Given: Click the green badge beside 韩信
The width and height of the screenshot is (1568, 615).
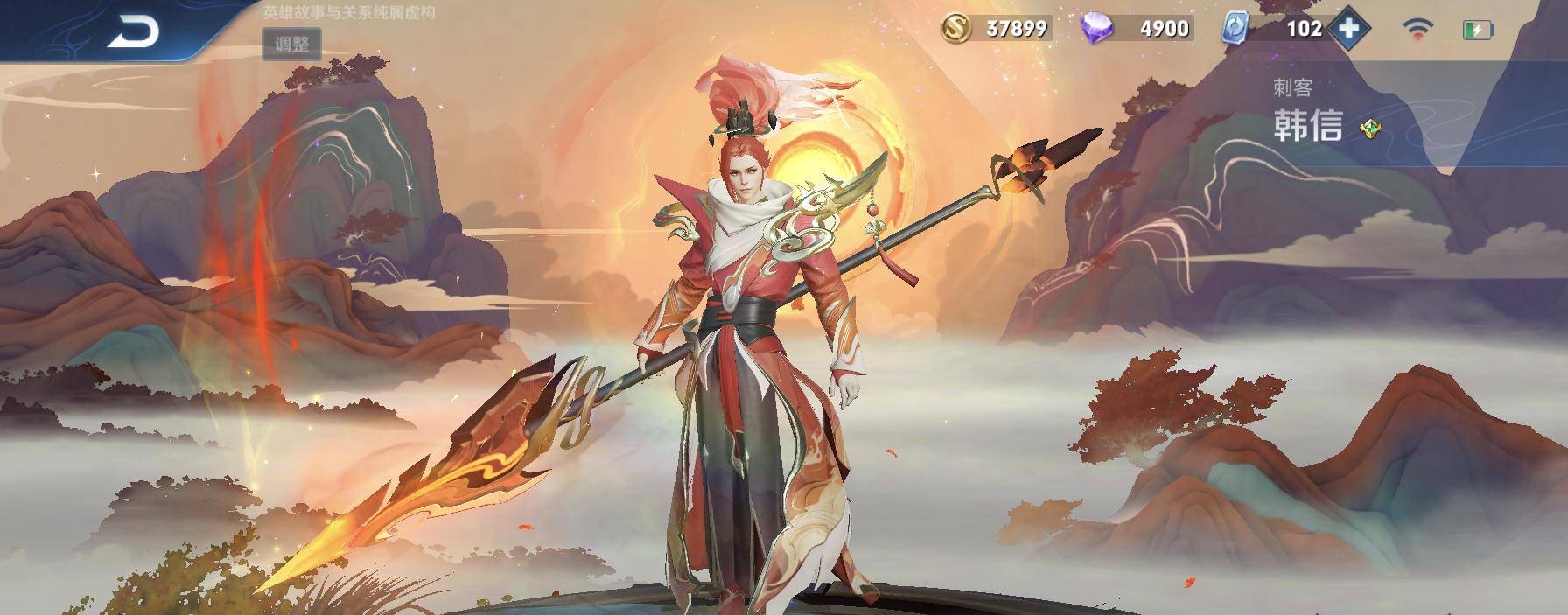Looking at the screenshot, I should [1370, 129].
